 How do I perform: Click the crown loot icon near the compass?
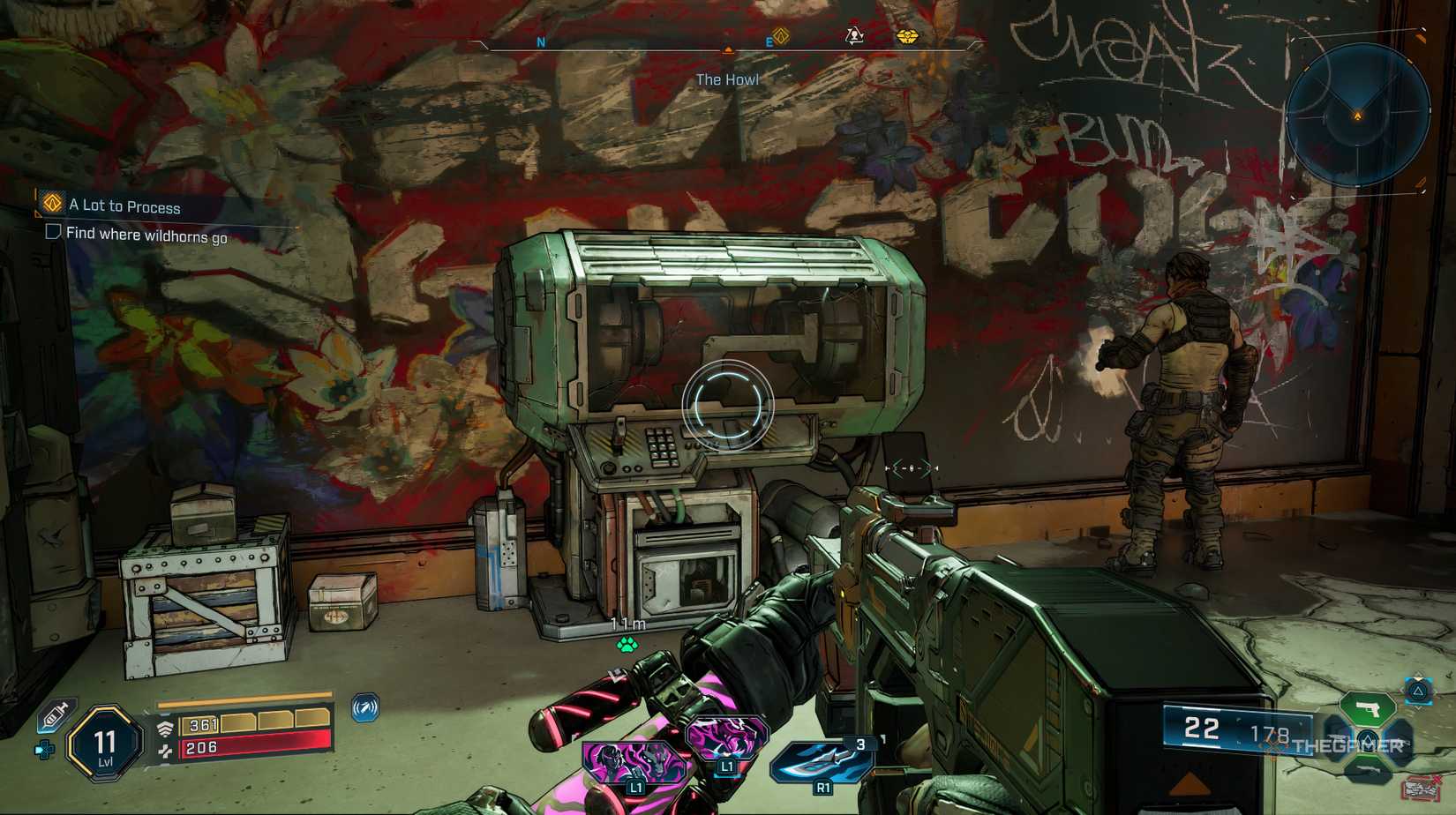908,39
